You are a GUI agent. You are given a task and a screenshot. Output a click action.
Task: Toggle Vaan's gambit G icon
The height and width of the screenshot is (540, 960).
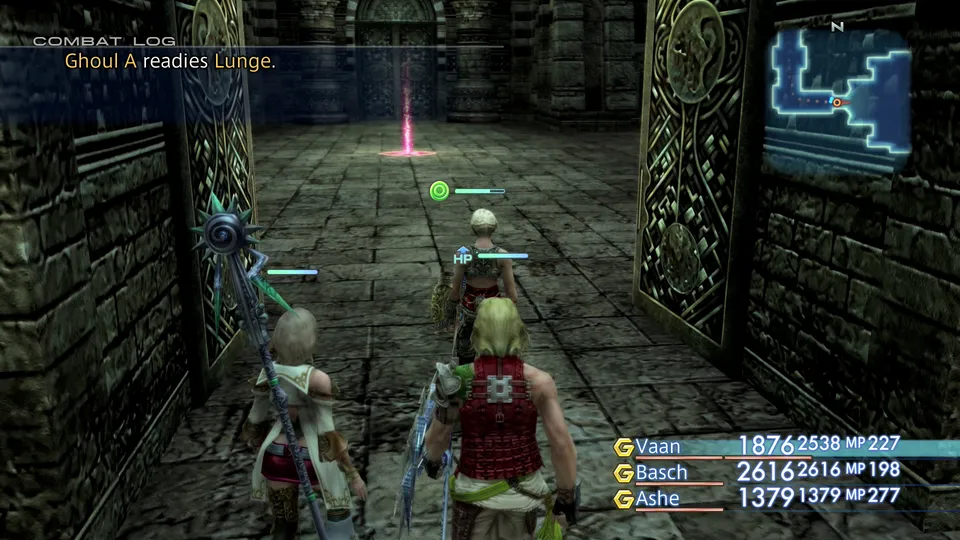click(x=624, y=447)
